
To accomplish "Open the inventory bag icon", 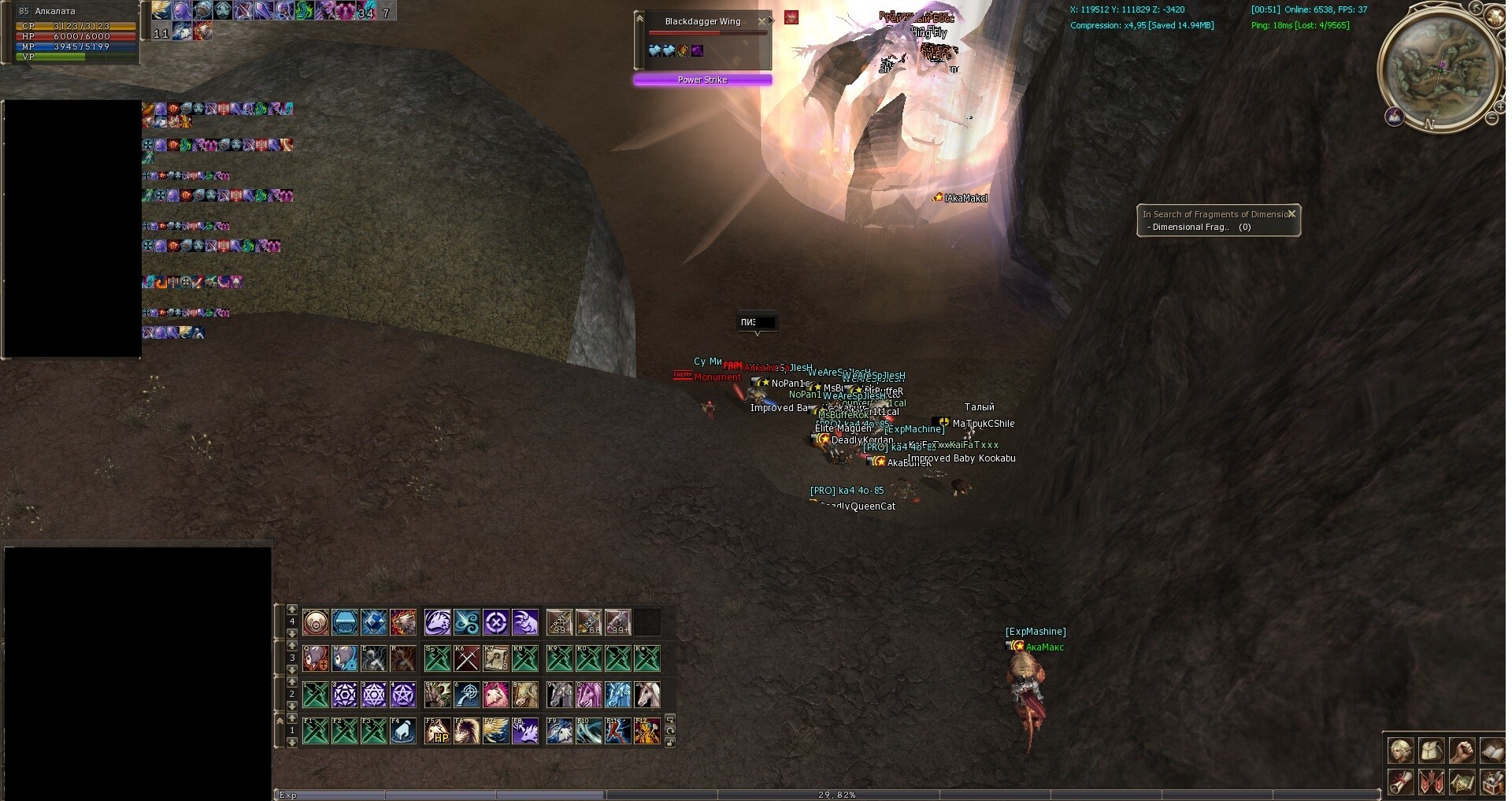I will (1431, 750).
